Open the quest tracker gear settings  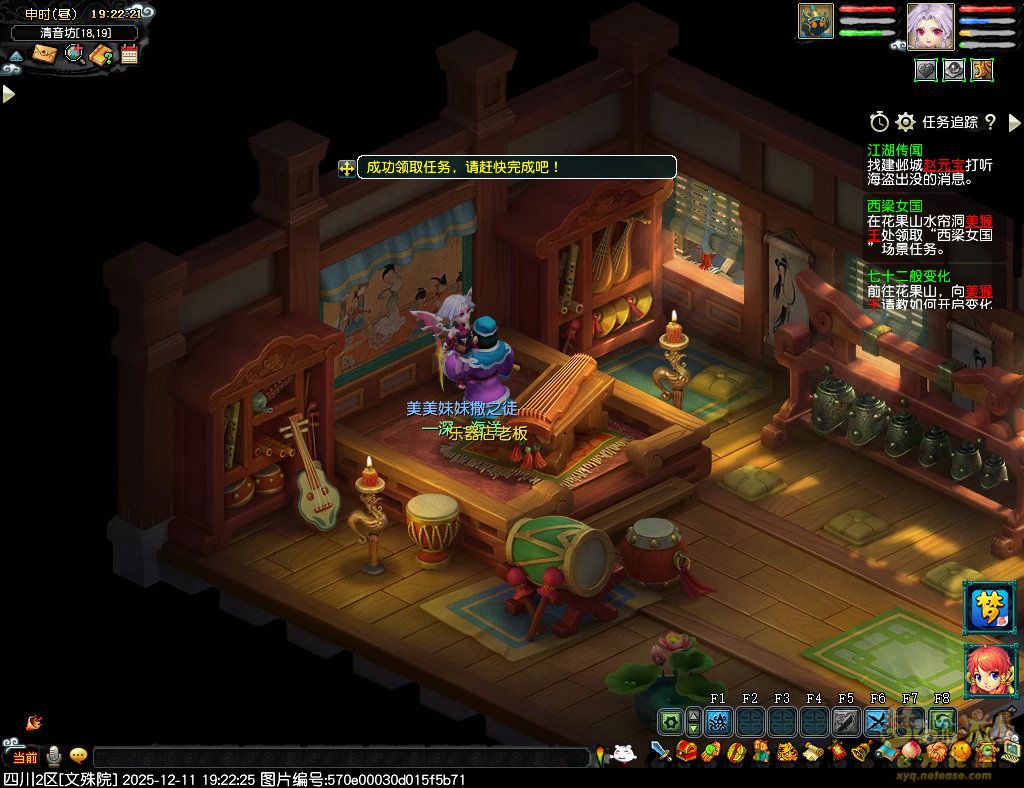[906, 122]
